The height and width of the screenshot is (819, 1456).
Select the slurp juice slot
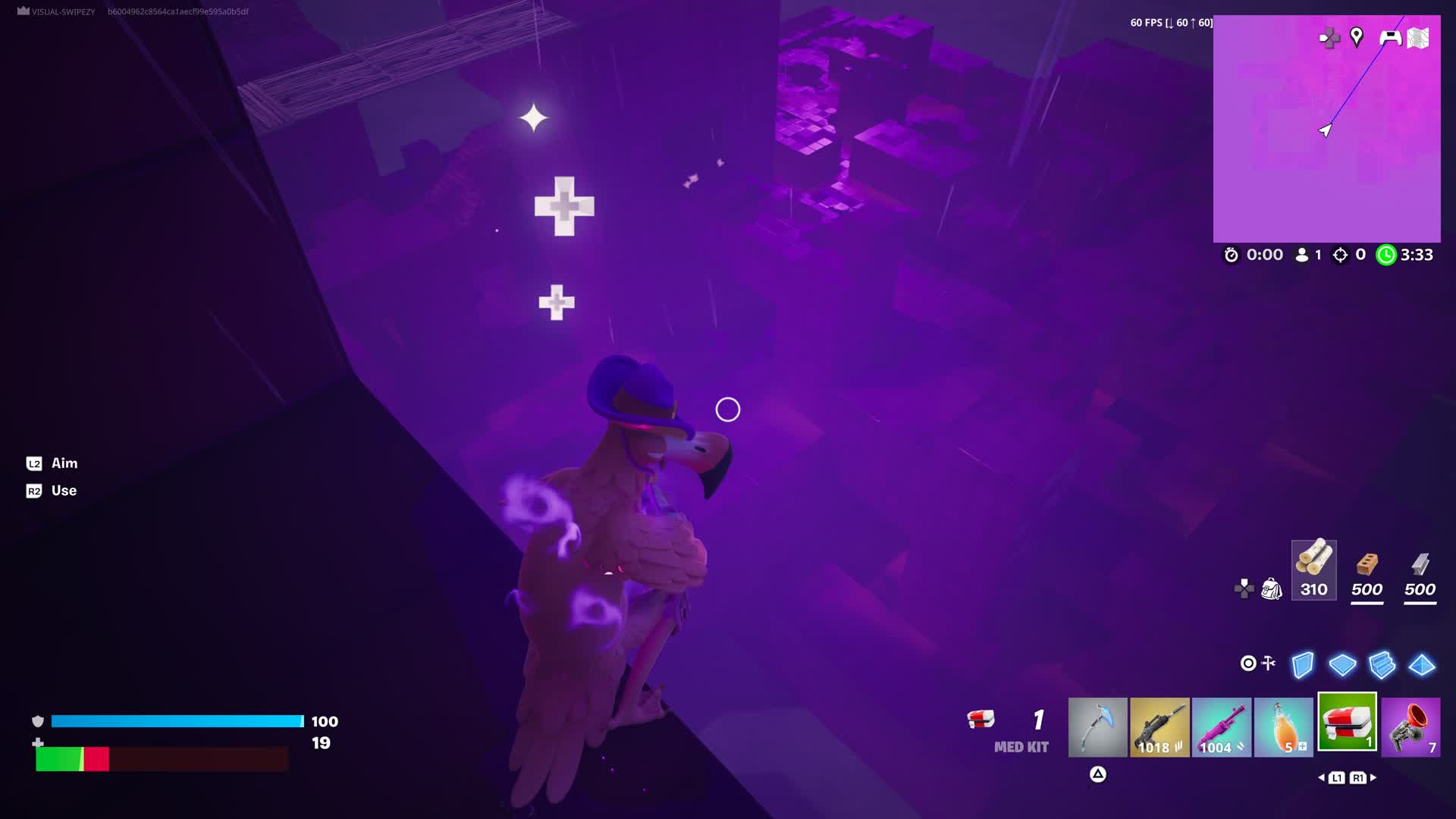point(1285,728)
